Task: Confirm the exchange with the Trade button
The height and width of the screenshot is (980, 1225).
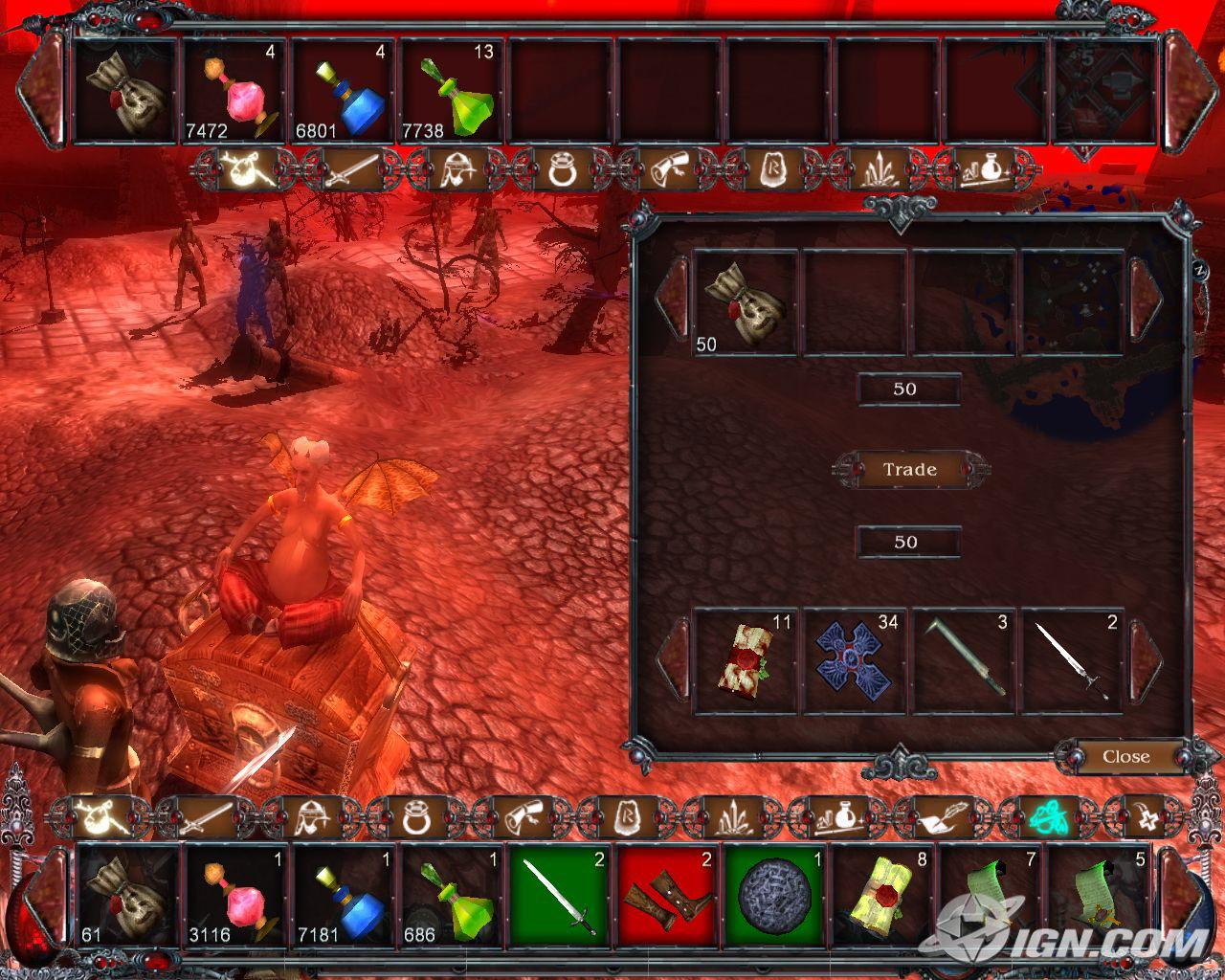Action: pyautogui.click(x=909, y=470)
